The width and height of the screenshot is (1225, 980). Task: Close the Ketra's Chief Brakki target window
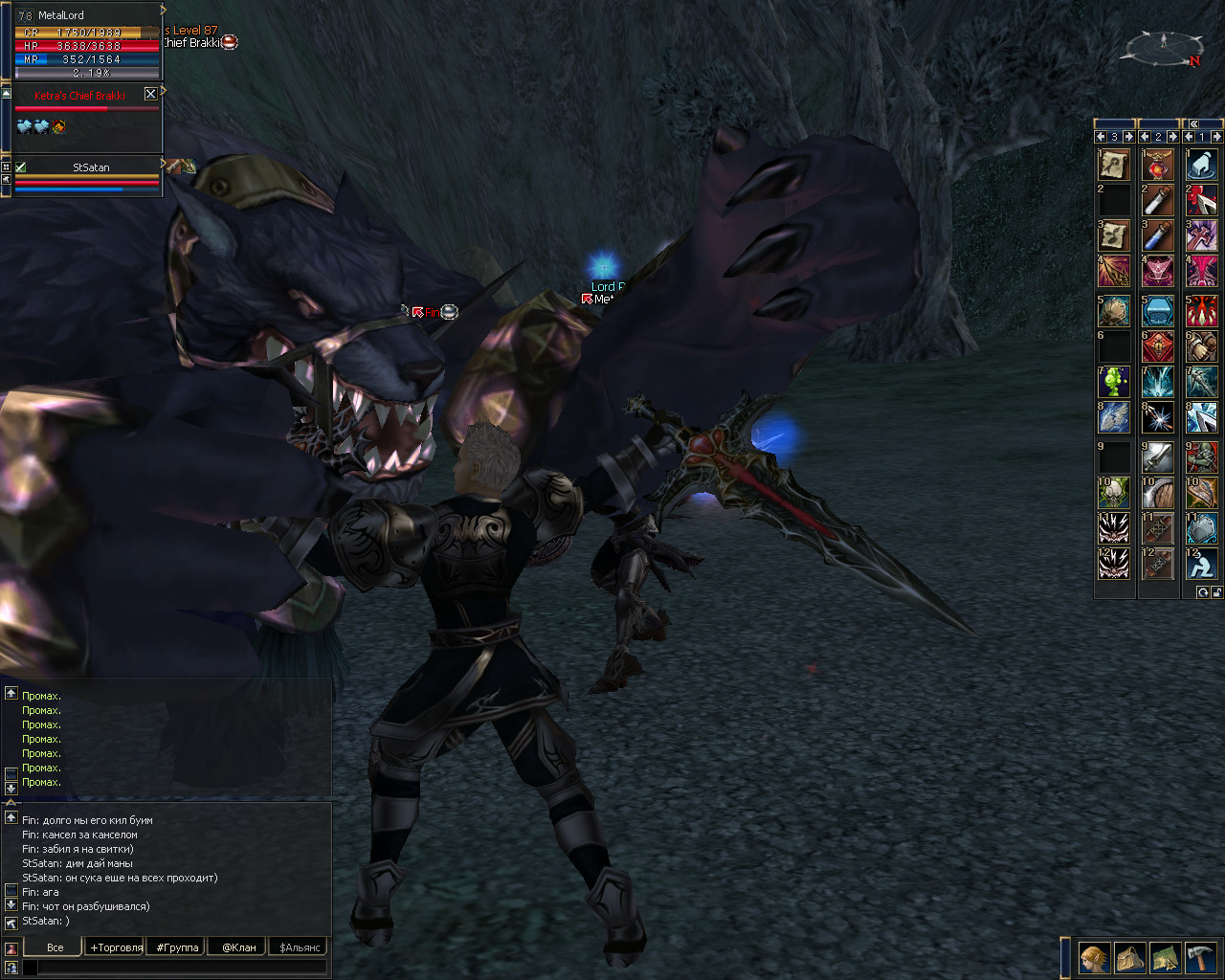tap(150, 94)
